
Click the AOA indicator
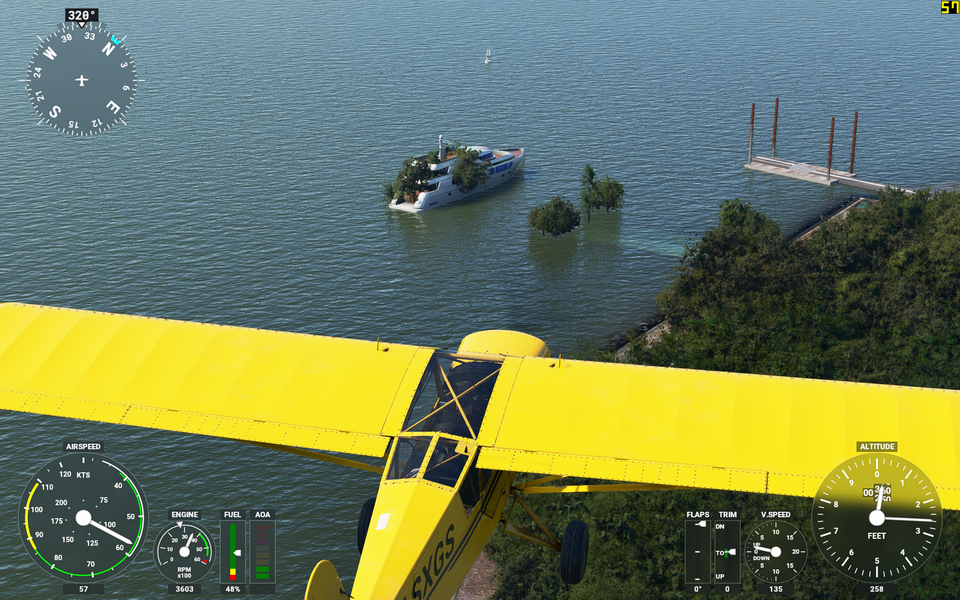262,551
